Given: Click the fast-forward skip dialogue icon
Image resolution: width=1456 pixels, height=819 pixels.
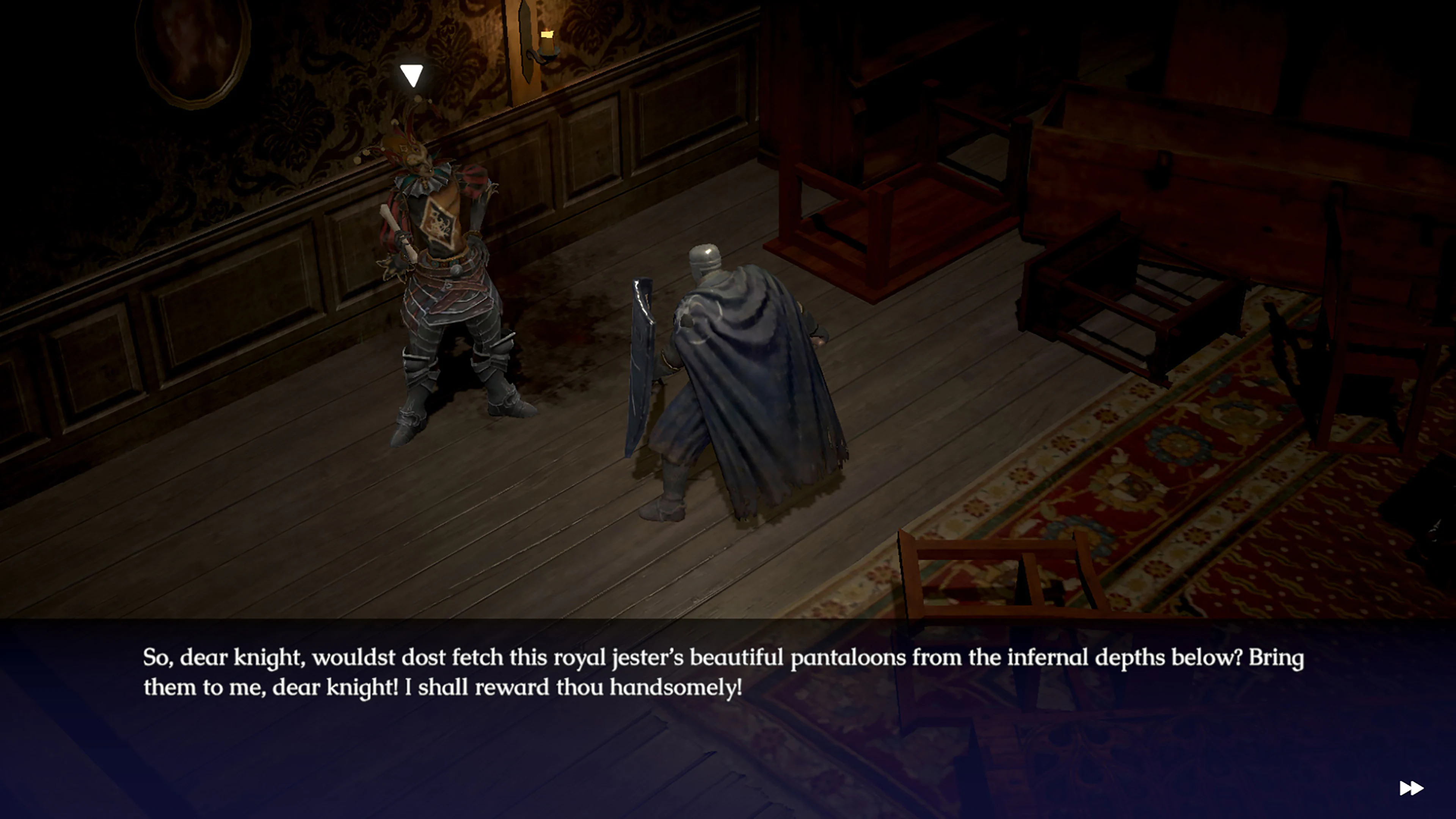Looking at the screenshot, I should 1412,788.
